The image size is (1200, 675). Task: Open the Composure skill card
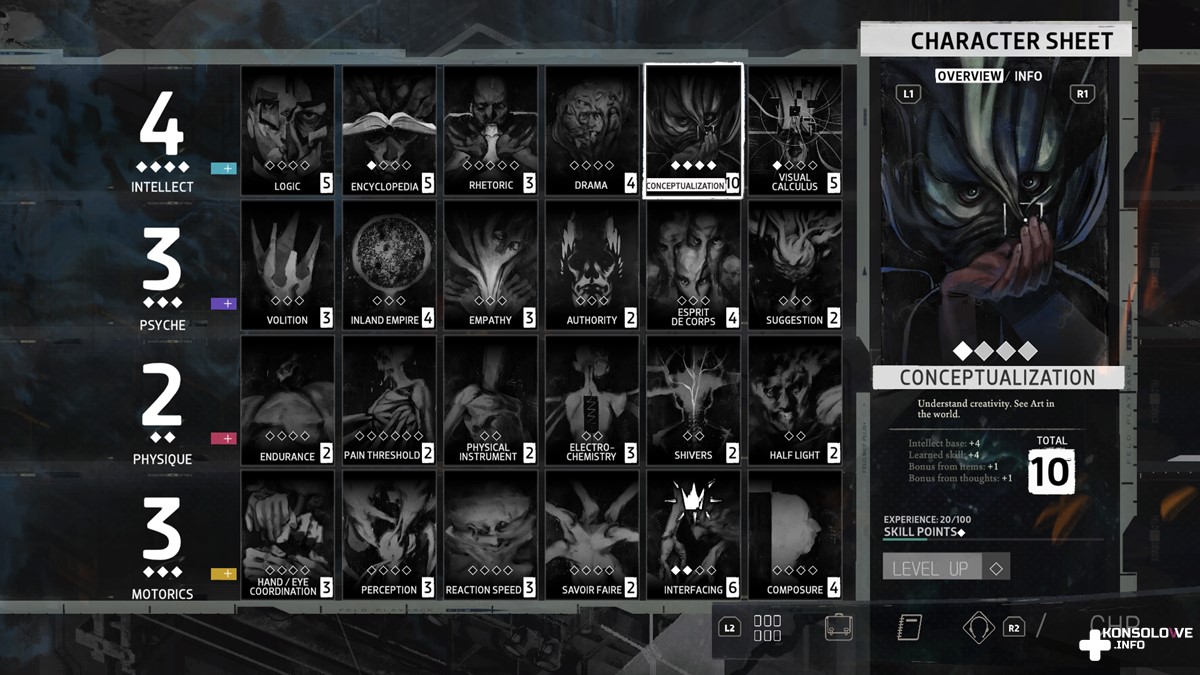click(x=795, y=535)
